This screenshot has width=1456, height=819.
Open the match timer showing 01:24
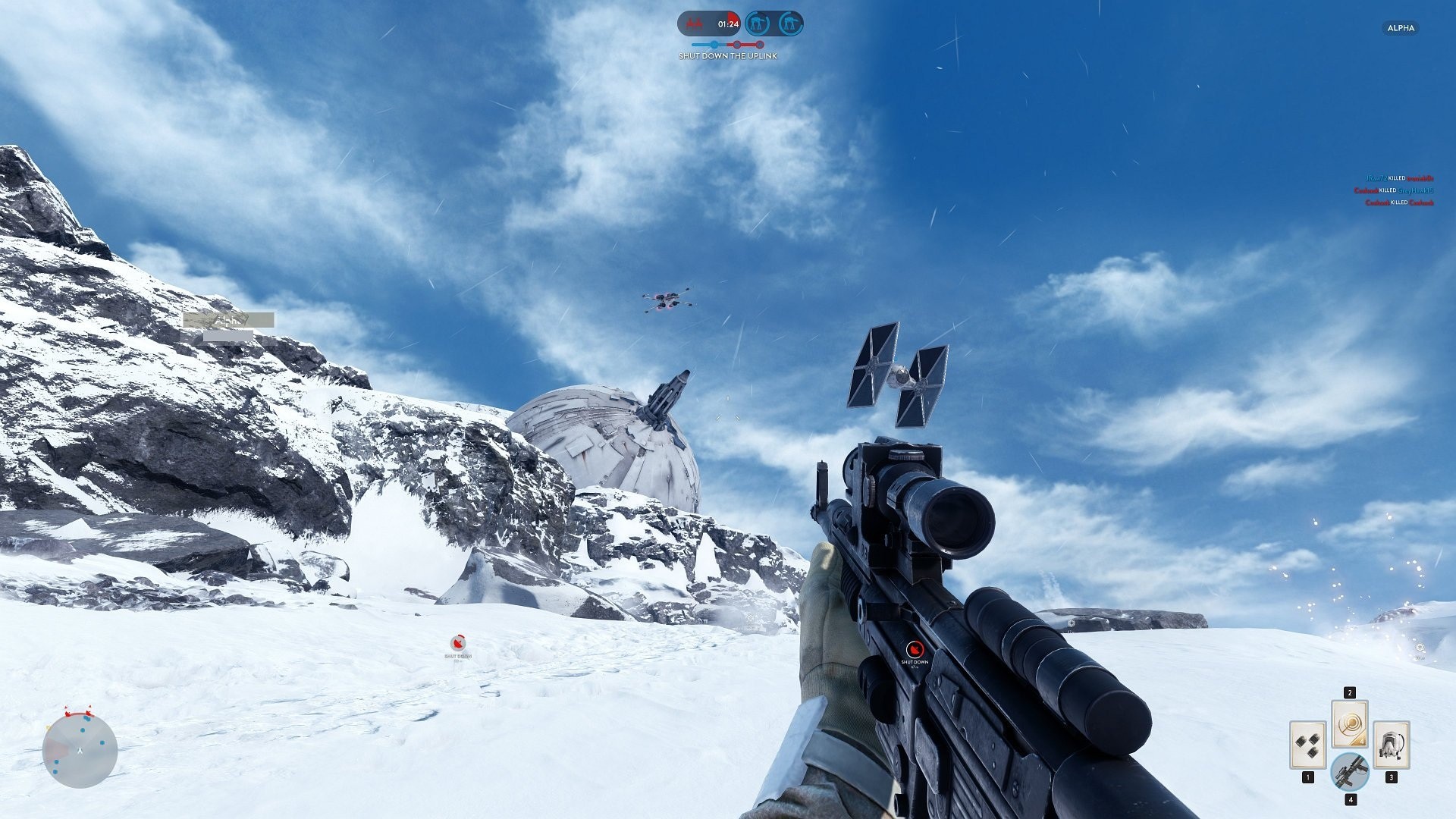tap(728, 24)
